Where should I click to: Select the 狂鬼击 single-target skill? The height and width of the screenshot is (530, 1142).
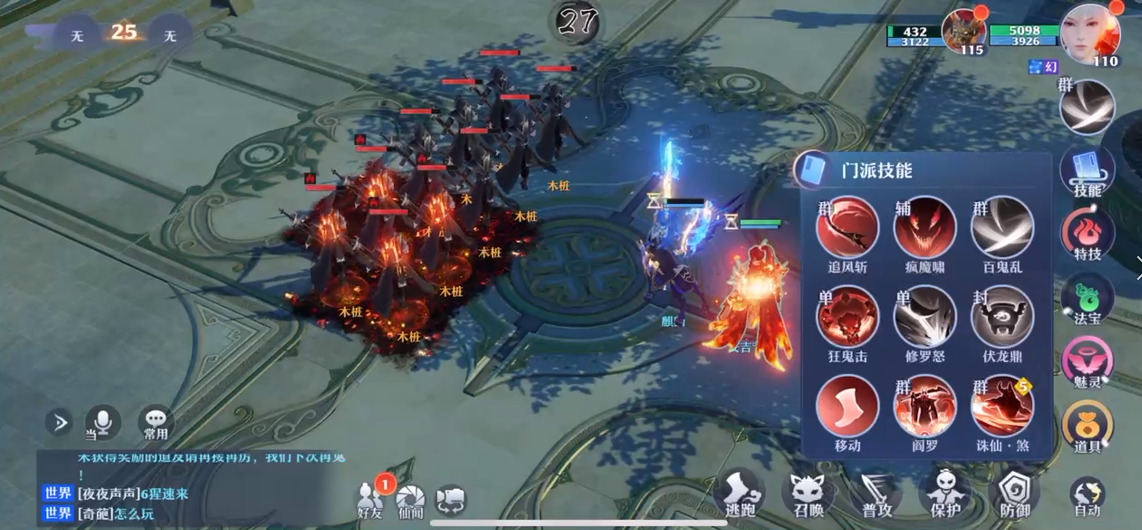(847, 317)
